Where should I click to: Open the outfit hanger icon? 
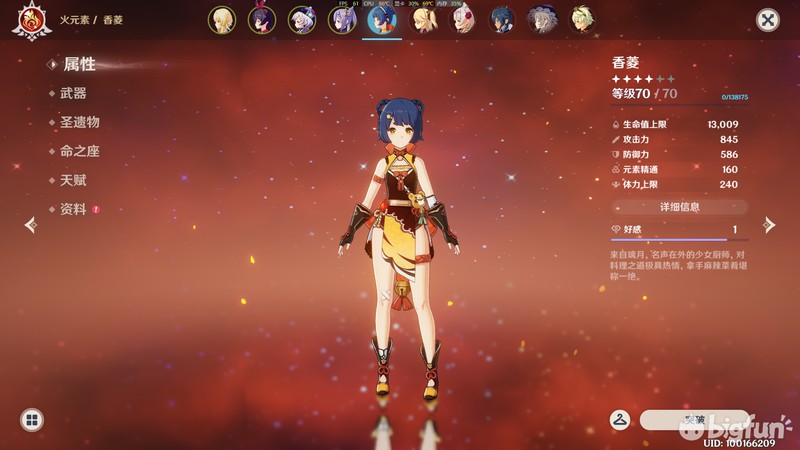(620, 418)
